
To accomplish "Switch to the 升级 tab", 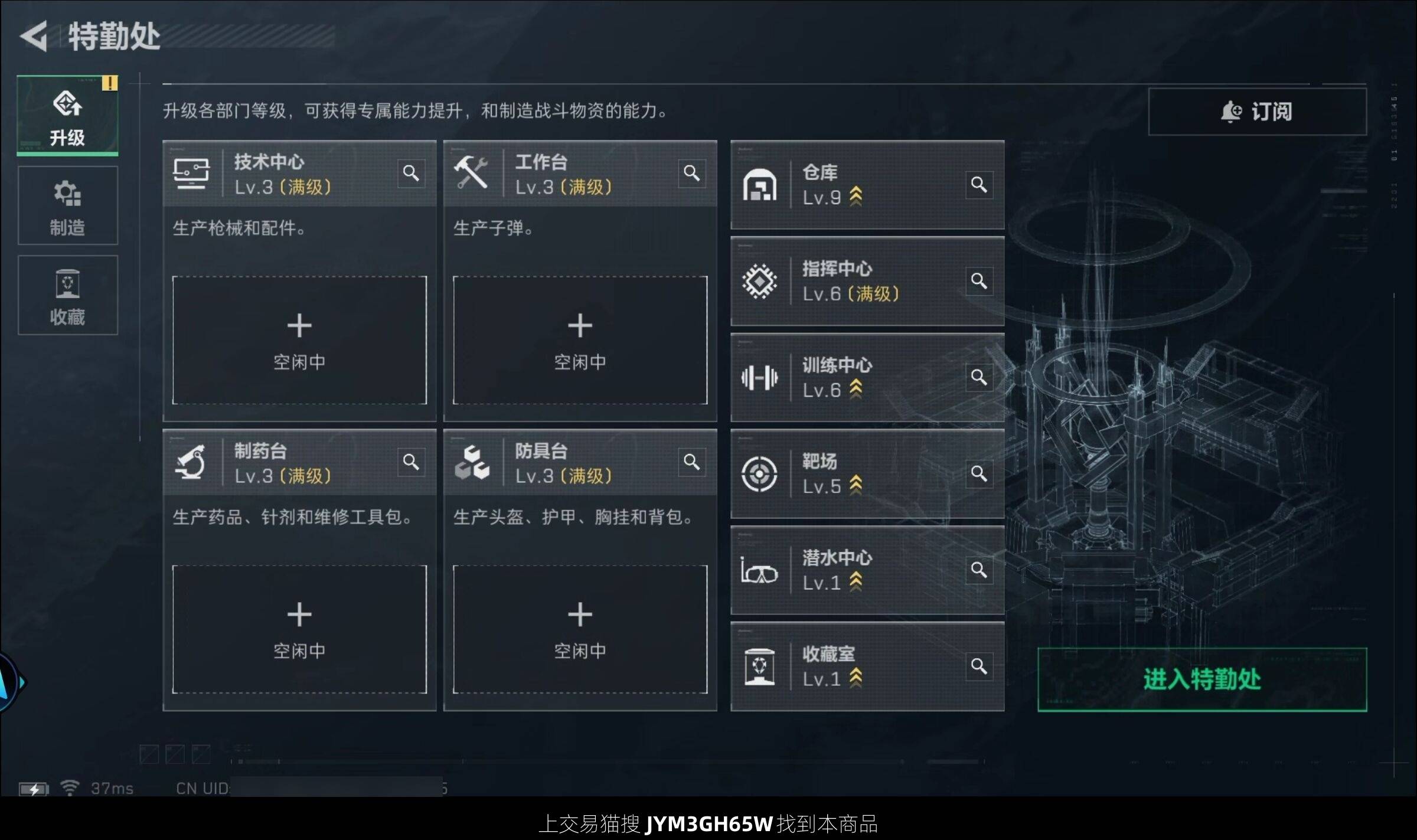I will (67, 116).
